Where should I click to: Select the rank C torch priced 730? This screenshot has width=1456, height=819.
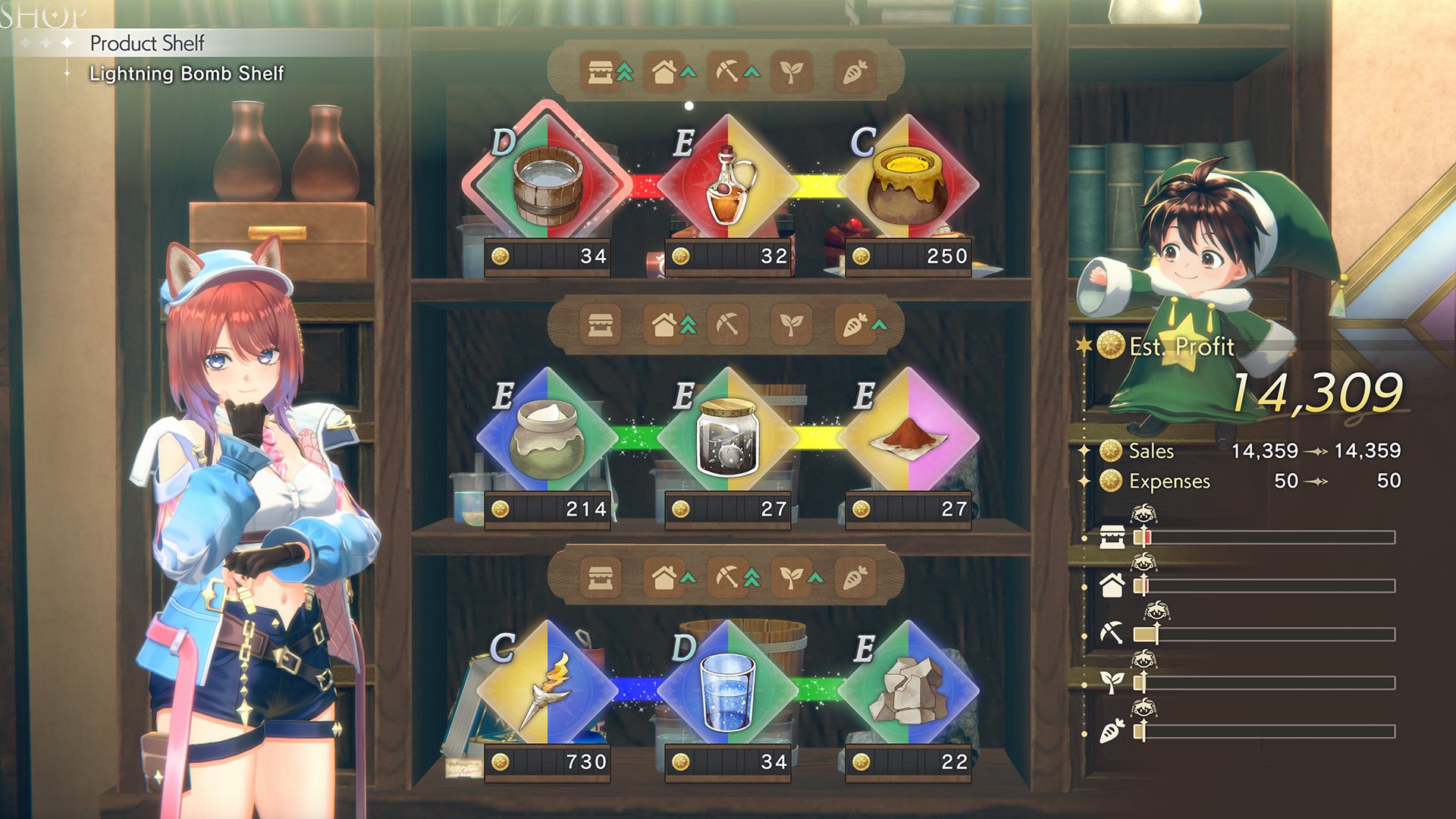546,690
